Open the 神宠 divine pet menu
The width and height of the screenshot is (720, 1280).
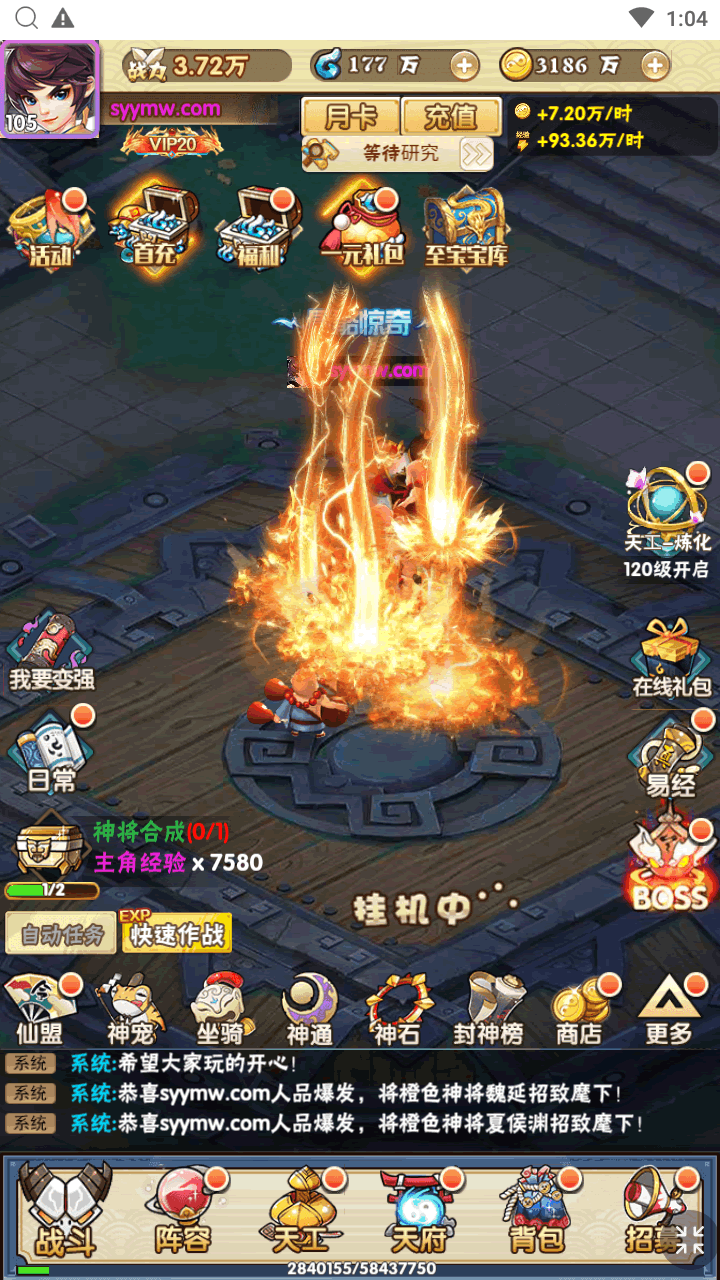tap(132, 1008)
